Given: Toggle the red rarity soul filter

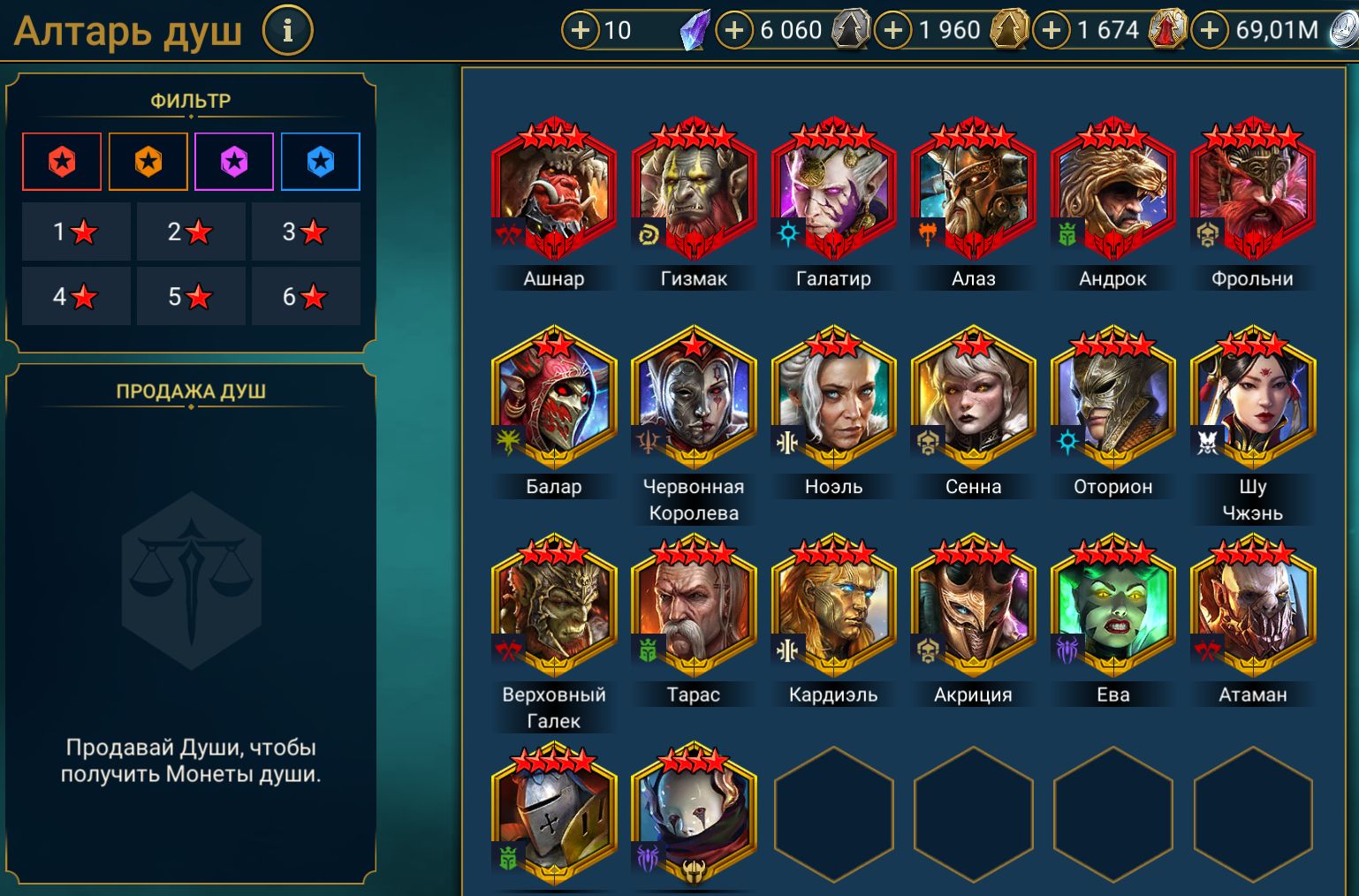Looking at the screenshot, I should coord(62,162).
